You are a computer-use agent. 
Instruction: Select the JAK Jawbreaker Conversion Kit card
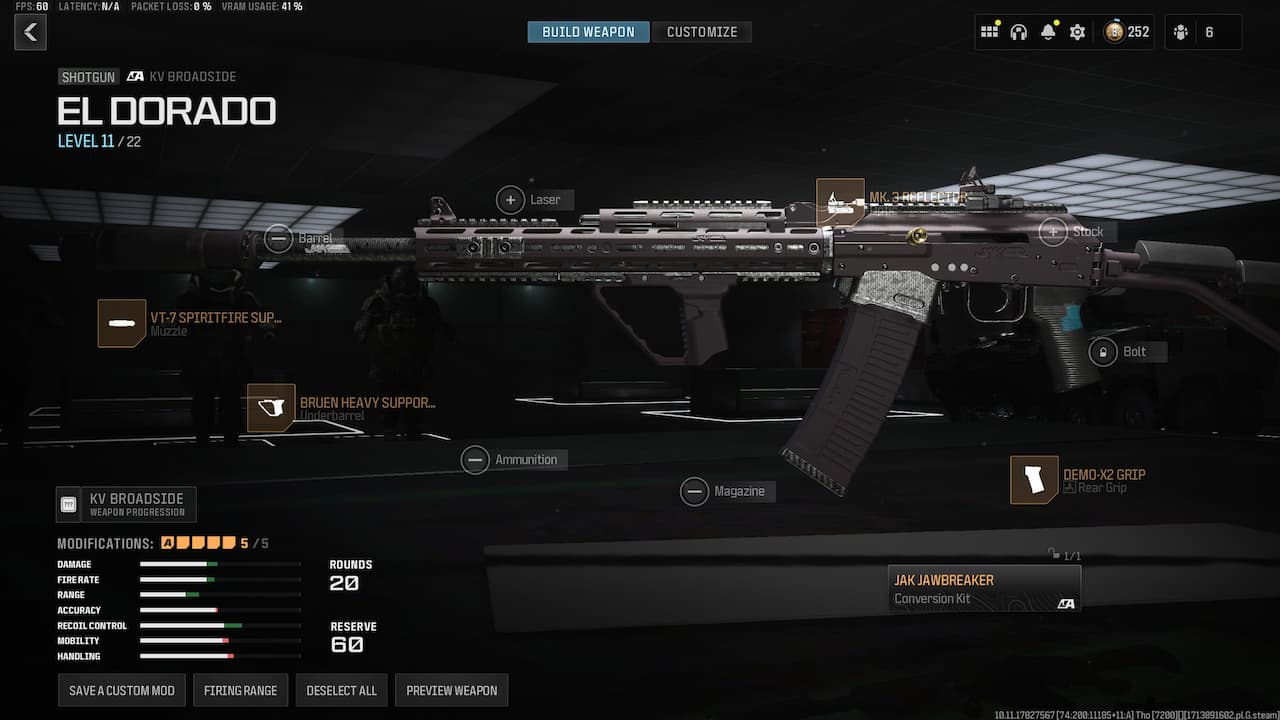pyautogui.click(x=983, y=588)
